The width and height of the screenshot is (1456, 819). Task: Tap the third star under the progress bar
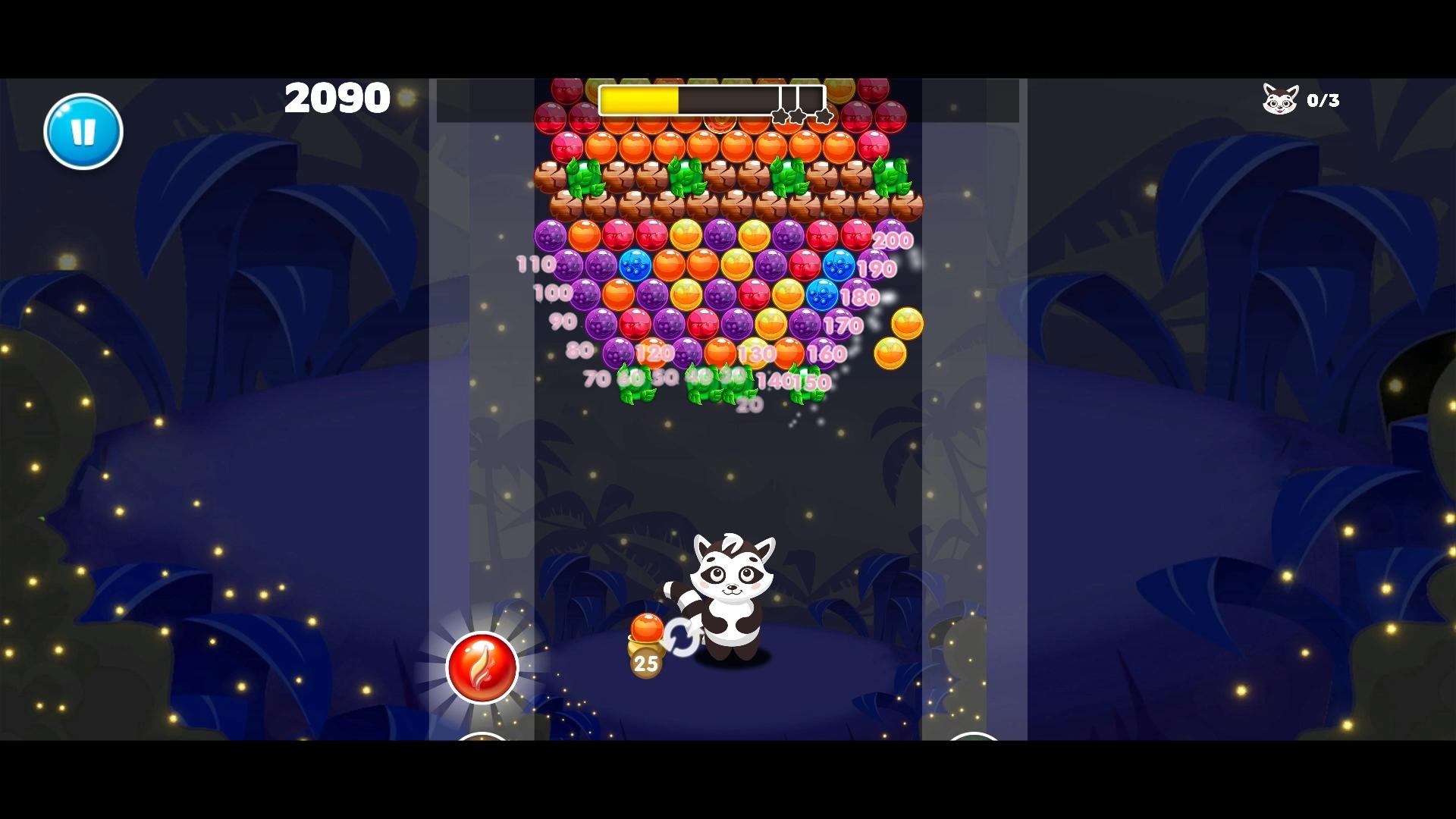(824, 116)
